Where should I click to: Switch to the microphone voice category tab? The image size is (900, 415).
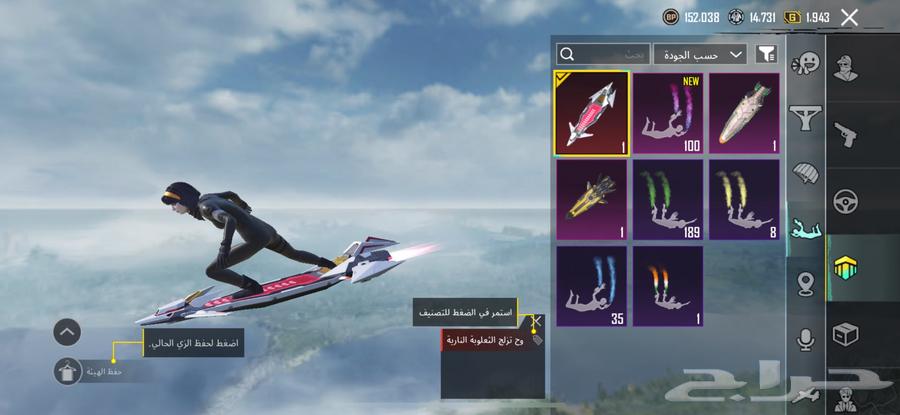804,339
